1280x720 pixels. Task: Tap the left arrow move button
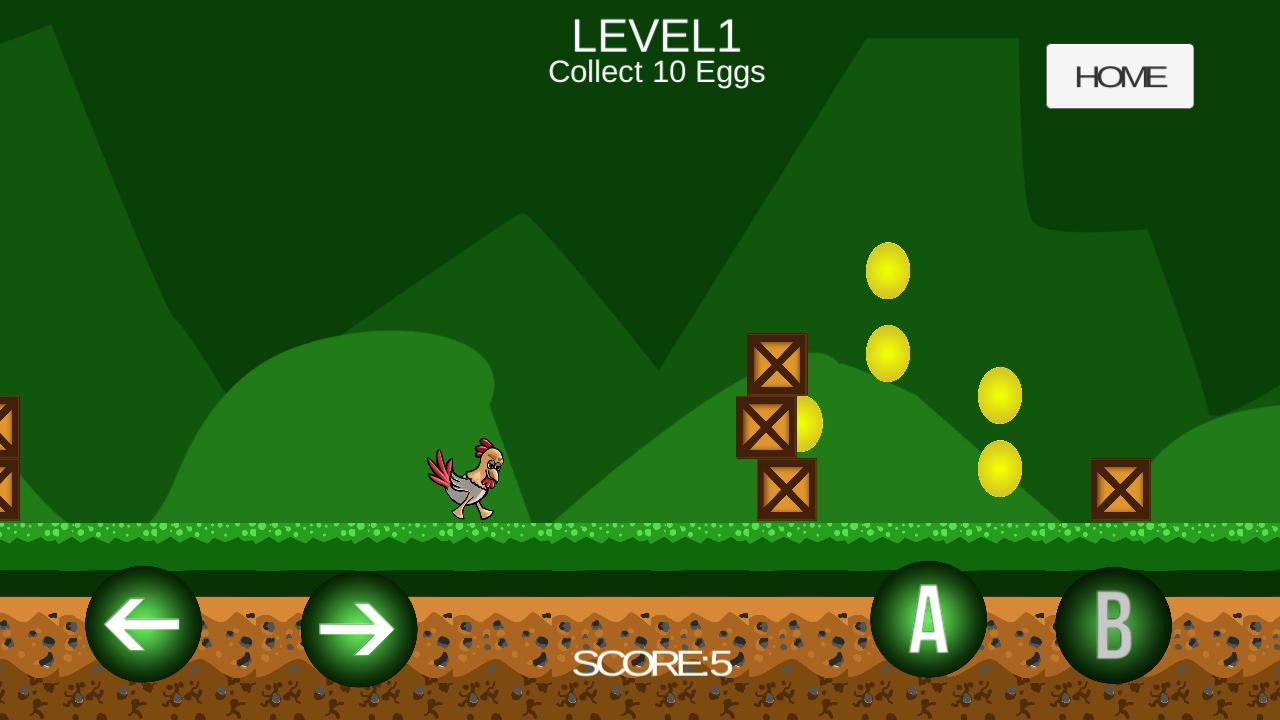pos(143,625)
